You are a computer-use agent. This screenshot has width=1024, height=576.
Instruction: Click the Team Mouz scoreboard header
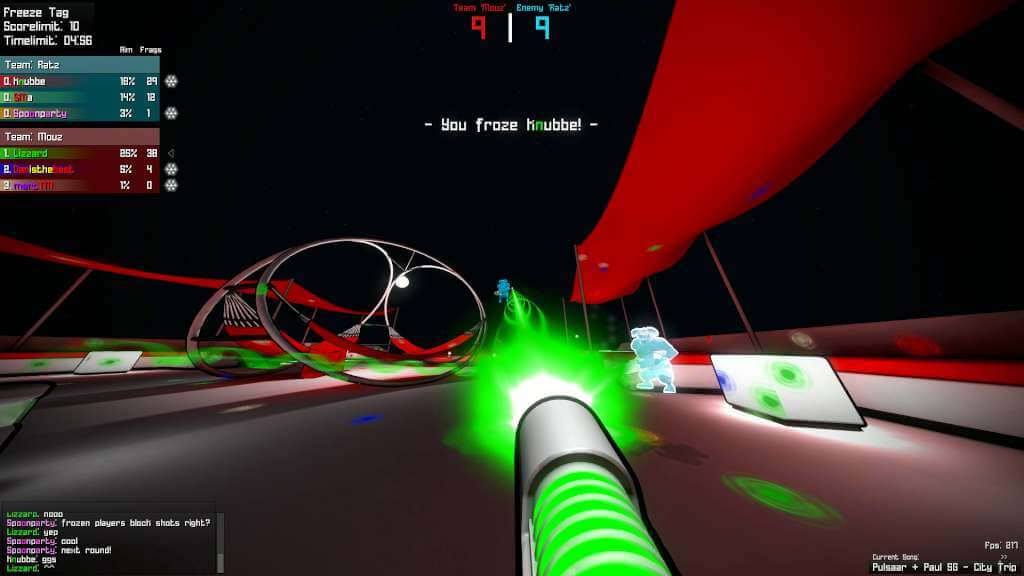pos(80,137)
